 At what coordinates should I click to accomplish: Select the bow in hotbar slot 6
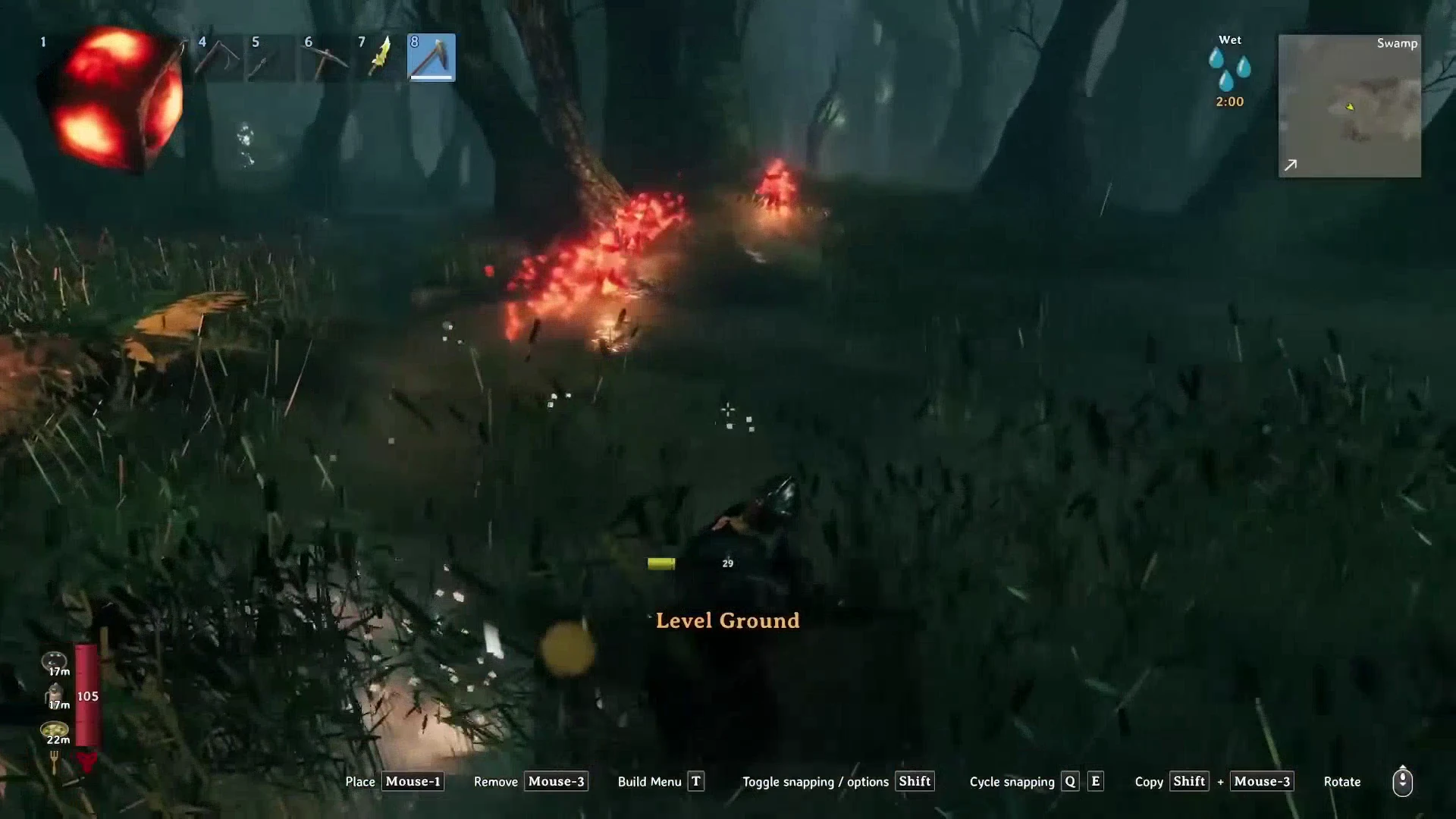tap(325, 58)
